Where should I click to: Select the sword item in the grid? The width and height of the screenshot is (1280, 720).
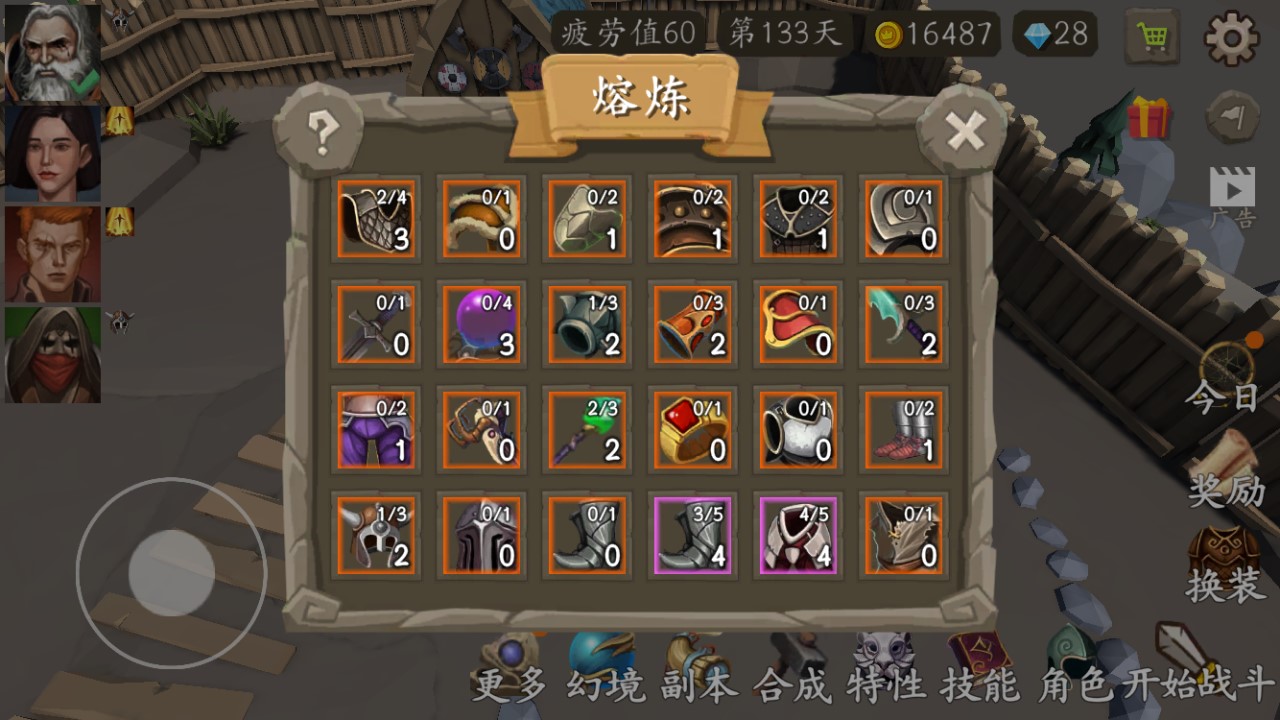[x=376, y=324]
